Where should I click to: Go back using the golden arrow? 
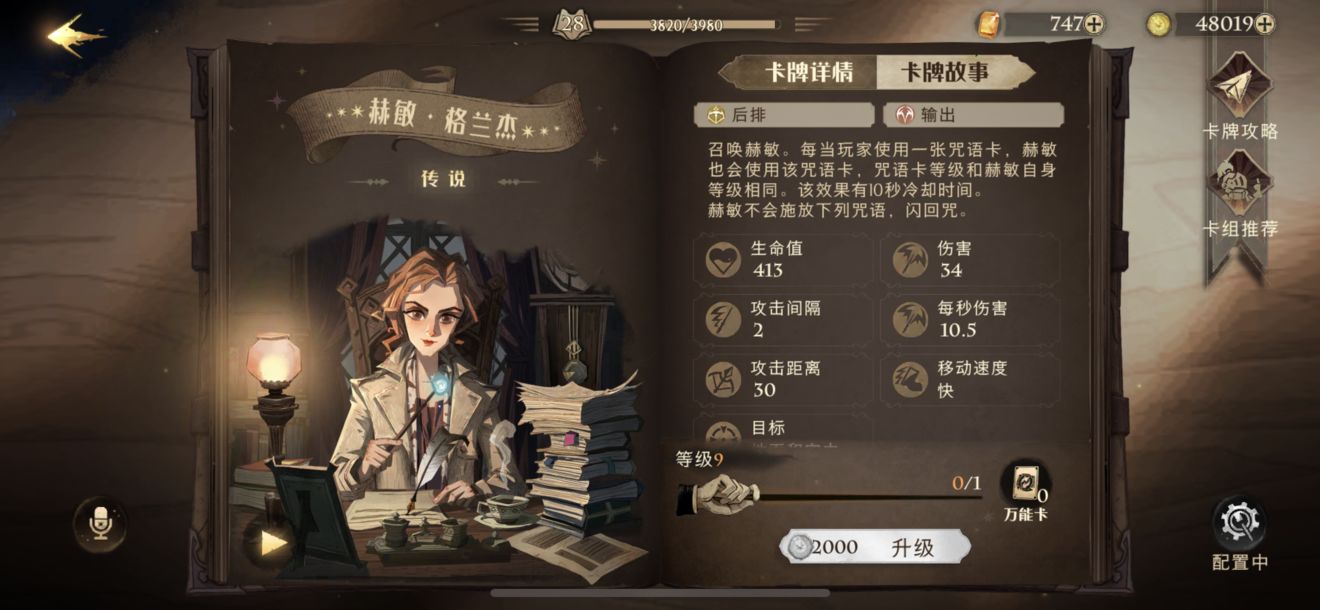click(75, 35)
